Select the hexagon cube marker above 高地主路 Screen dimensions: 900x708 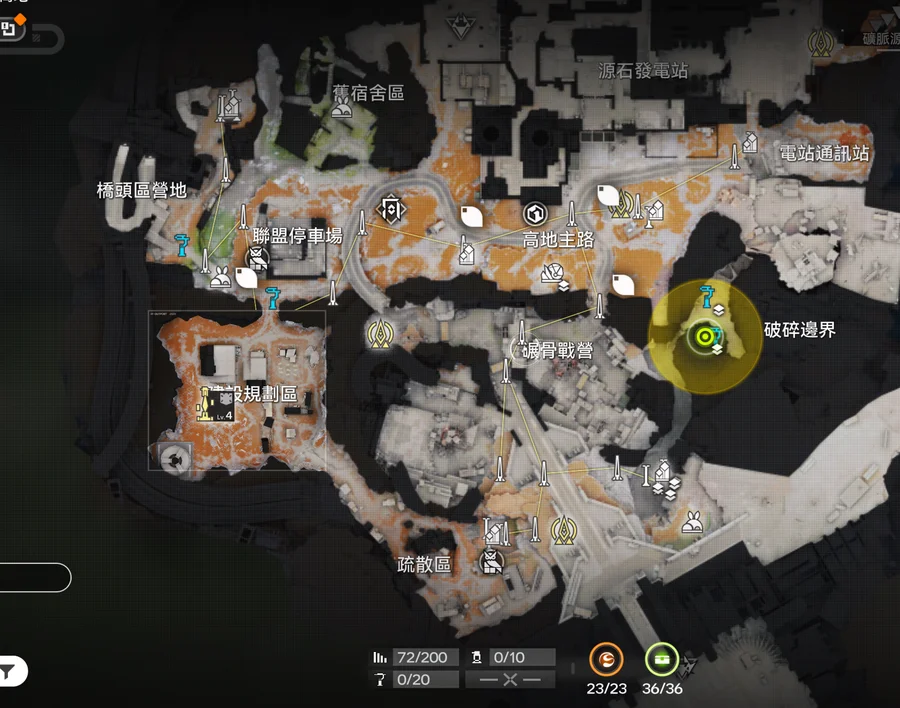coord(534,214)
